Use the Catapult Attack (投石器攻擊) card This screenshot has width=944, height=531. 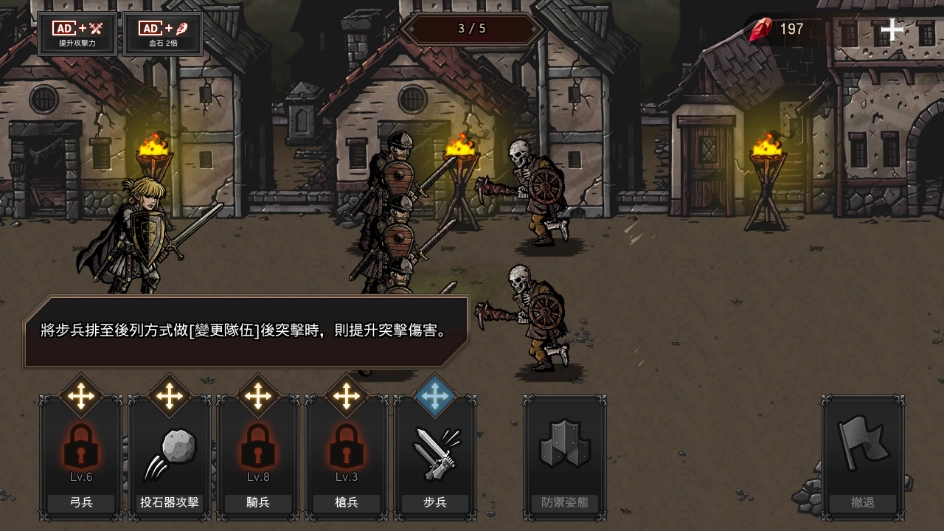[x=169, y=455]
